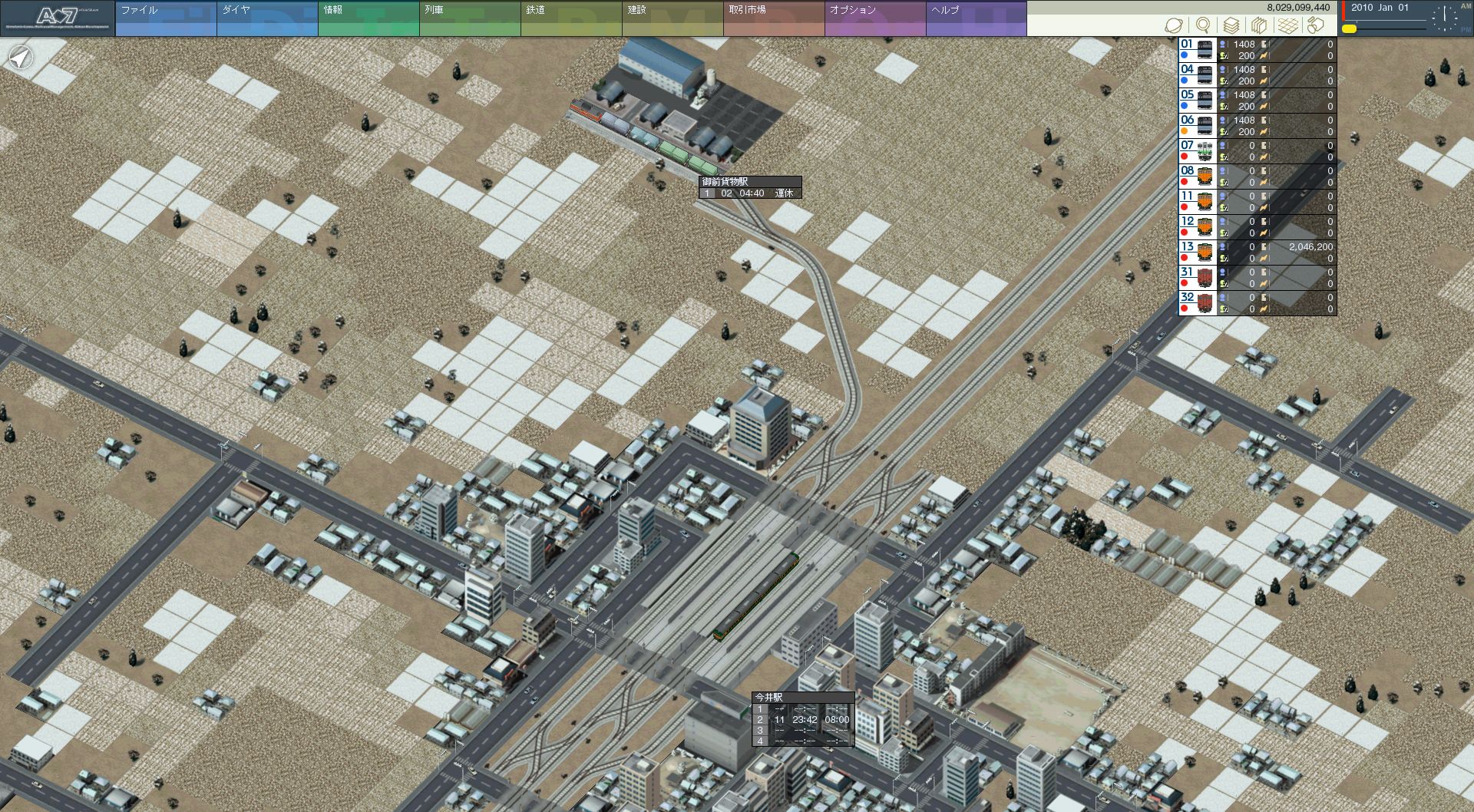Select green-striped train 07 in the list
This screenshot has width=1474, height=812.
(x=1197, y=151)
